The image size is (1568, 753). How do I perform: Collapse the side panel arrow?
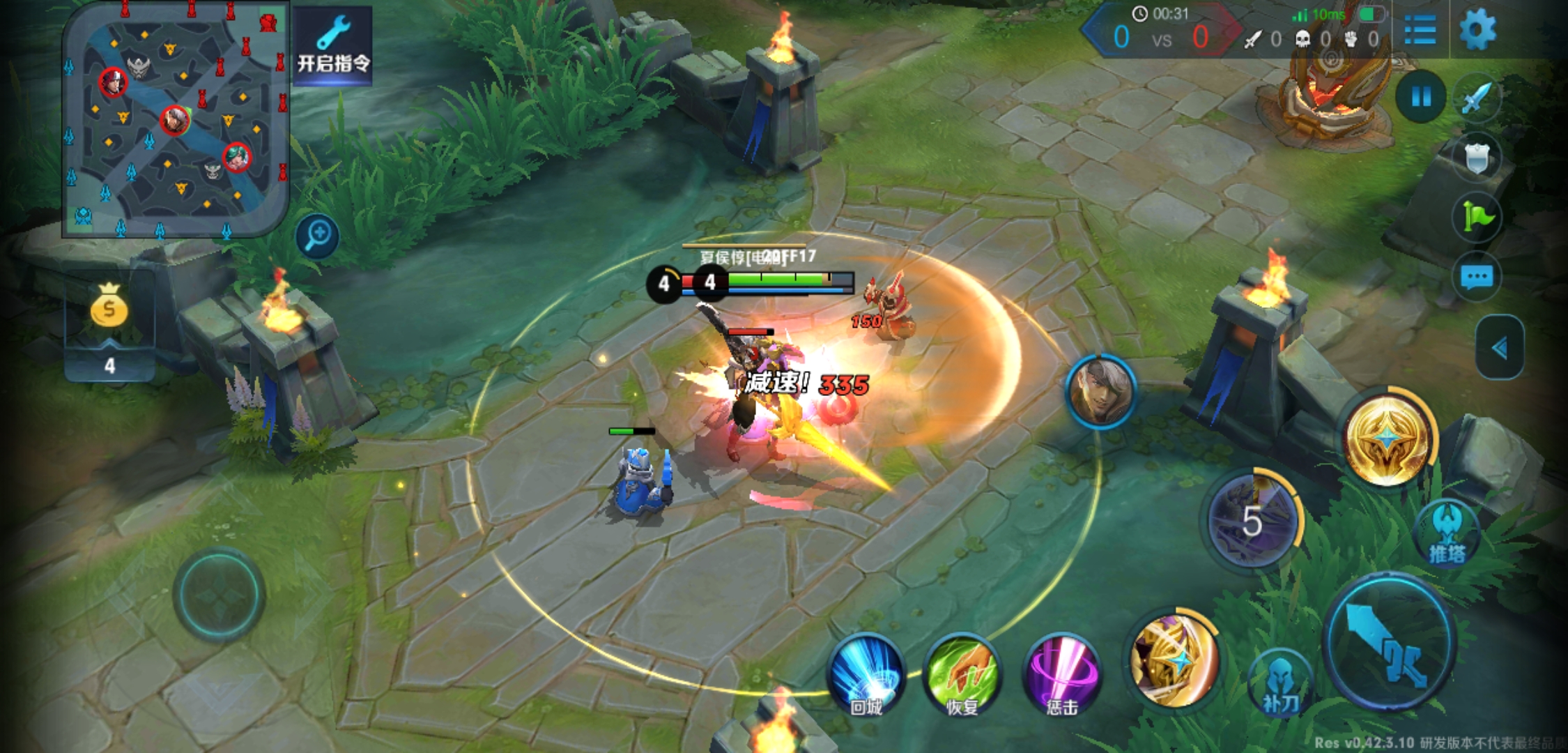click(1500, 347)
